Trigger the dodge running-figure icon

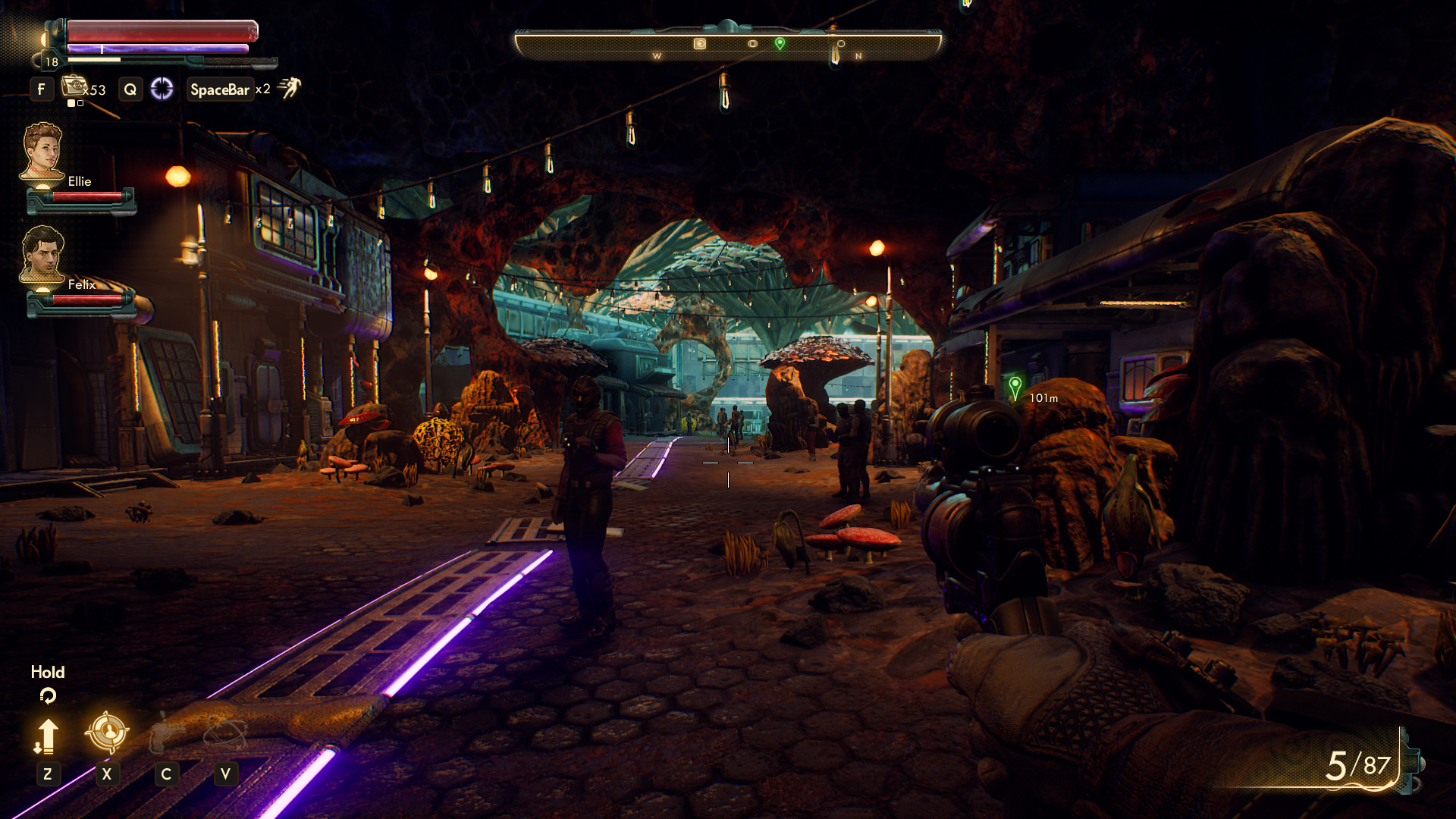click(x=290, y=88)
